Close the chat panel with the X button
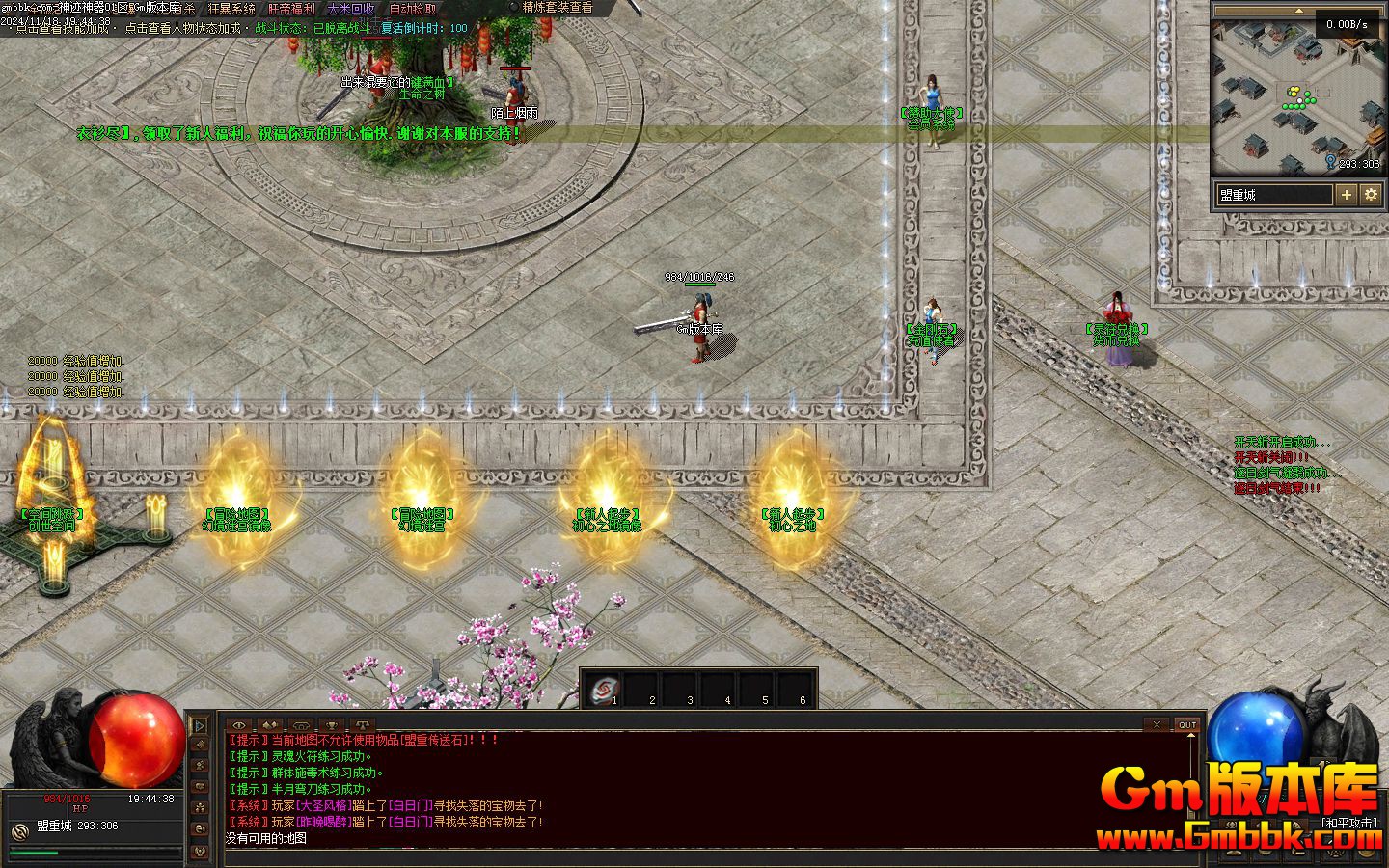Screen dimensions: 1389x868 click(x=1157, y=724)
